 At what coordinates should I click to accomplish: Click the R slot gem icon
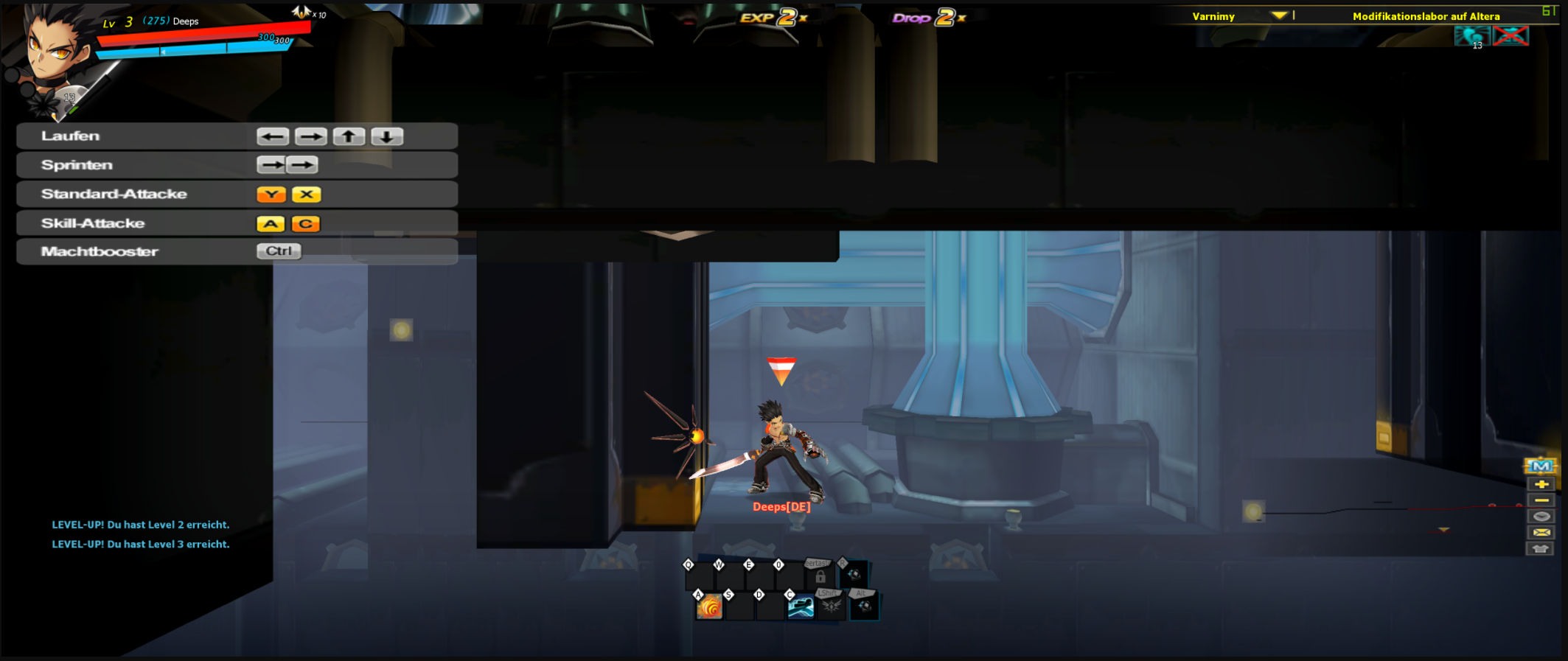854,575
